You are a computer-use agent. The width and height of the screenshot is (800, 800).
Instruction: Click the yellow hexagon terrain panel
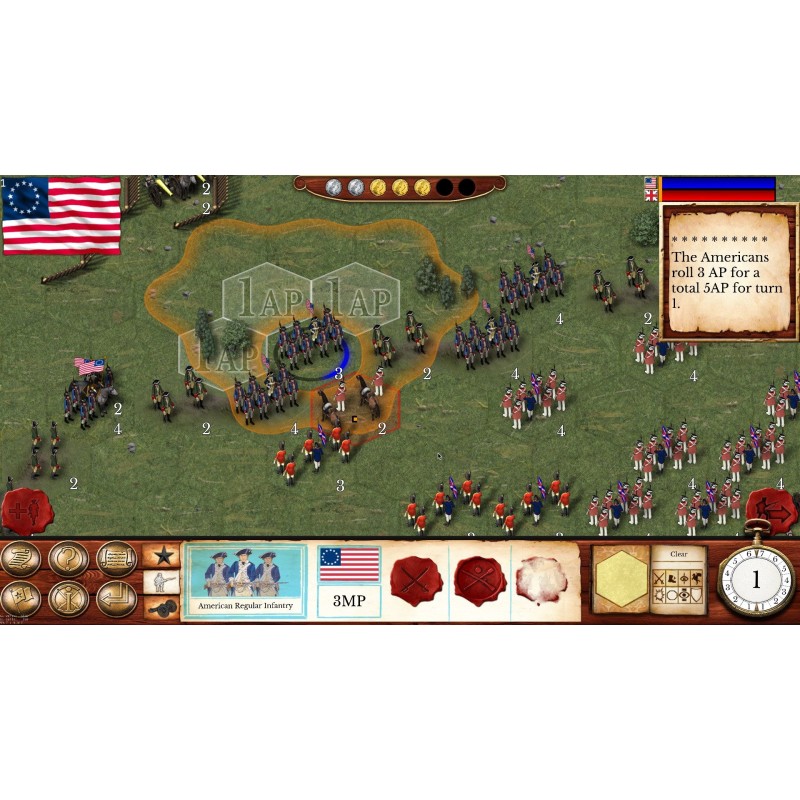tap(621, 580)
